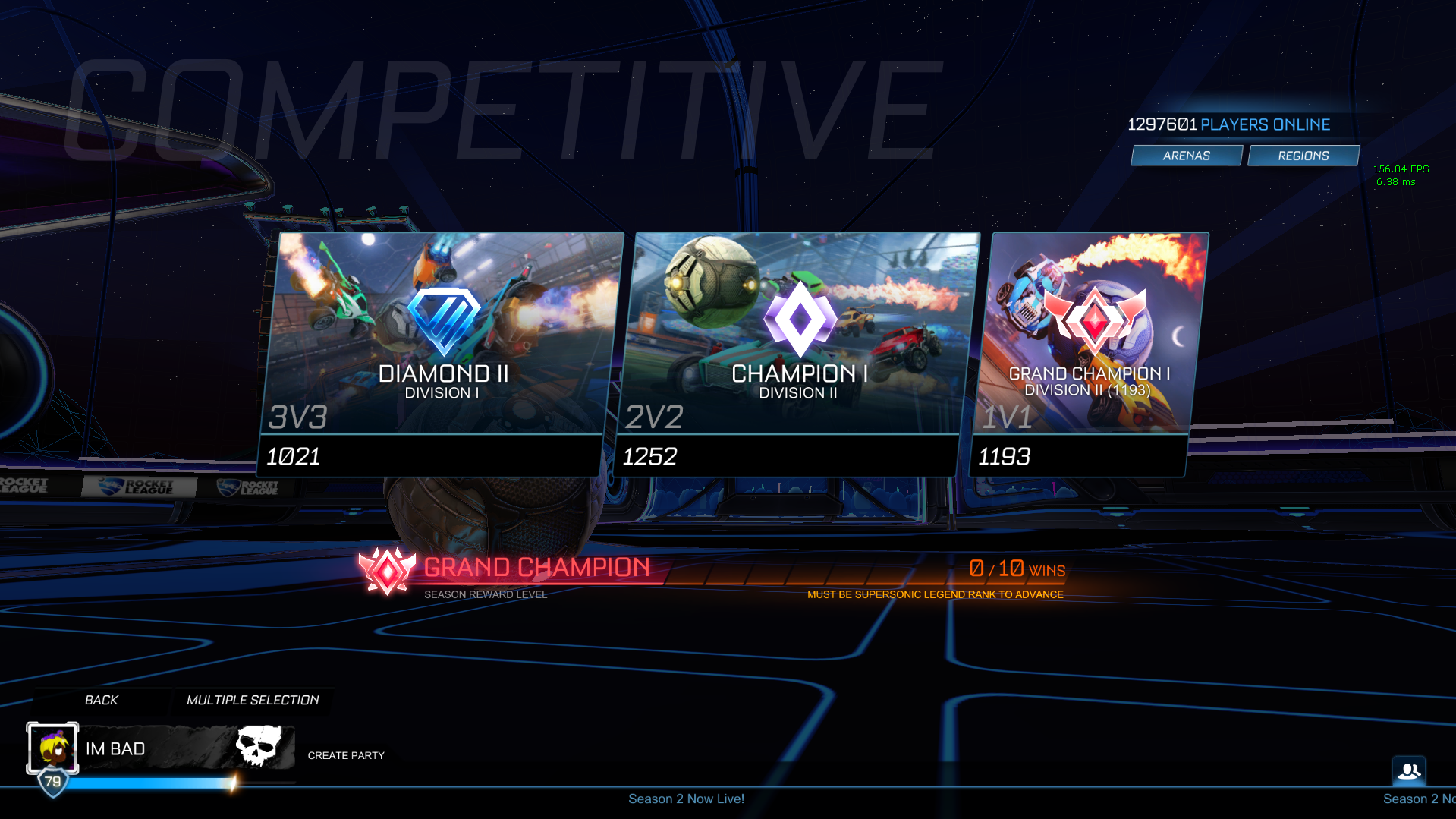The width and height of the screenshot is (1456, 819).
Task: Click the Season 2 Now Live news ticker
Action: tap(686, 799)
